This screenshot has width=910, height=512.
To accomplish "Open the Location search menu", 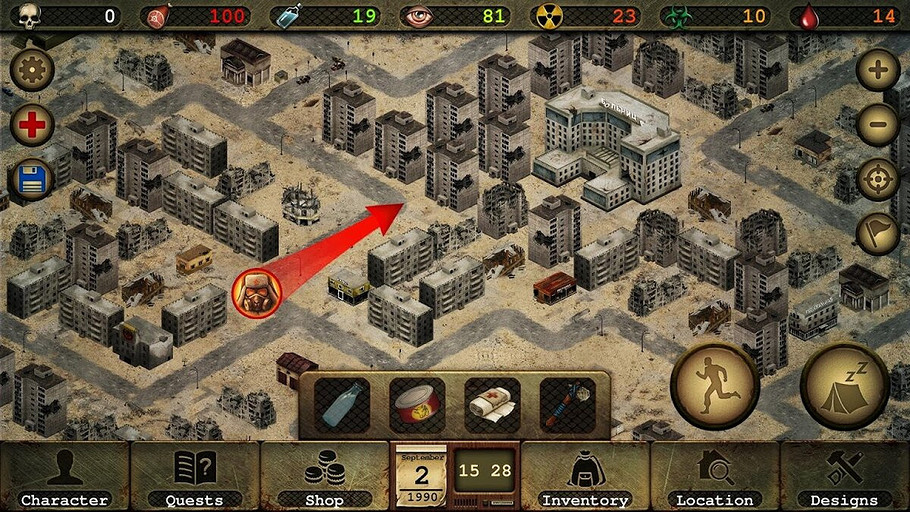I will [x=714, y=477].
